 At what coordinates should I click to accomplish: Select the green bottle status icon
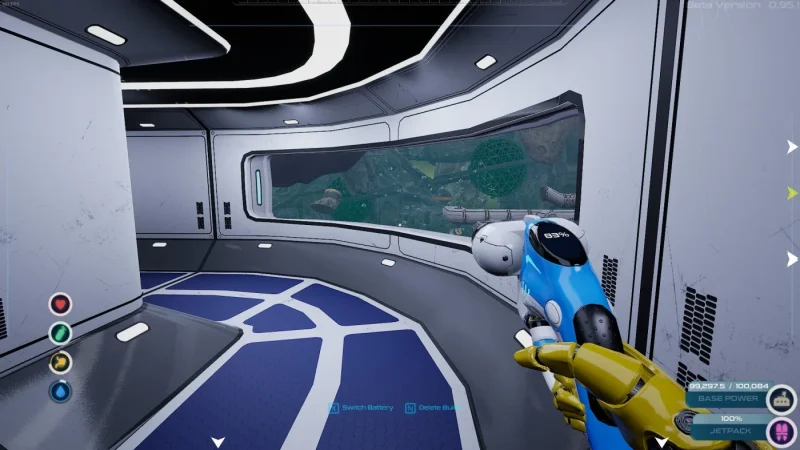(x=60, y=333)
